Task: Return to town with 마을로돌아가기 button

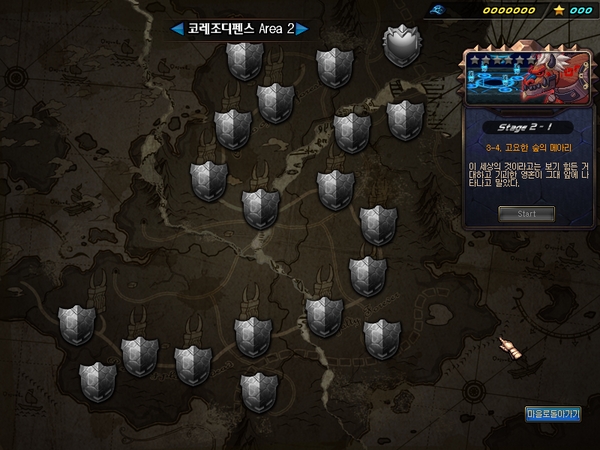Action: click(553, 413)
